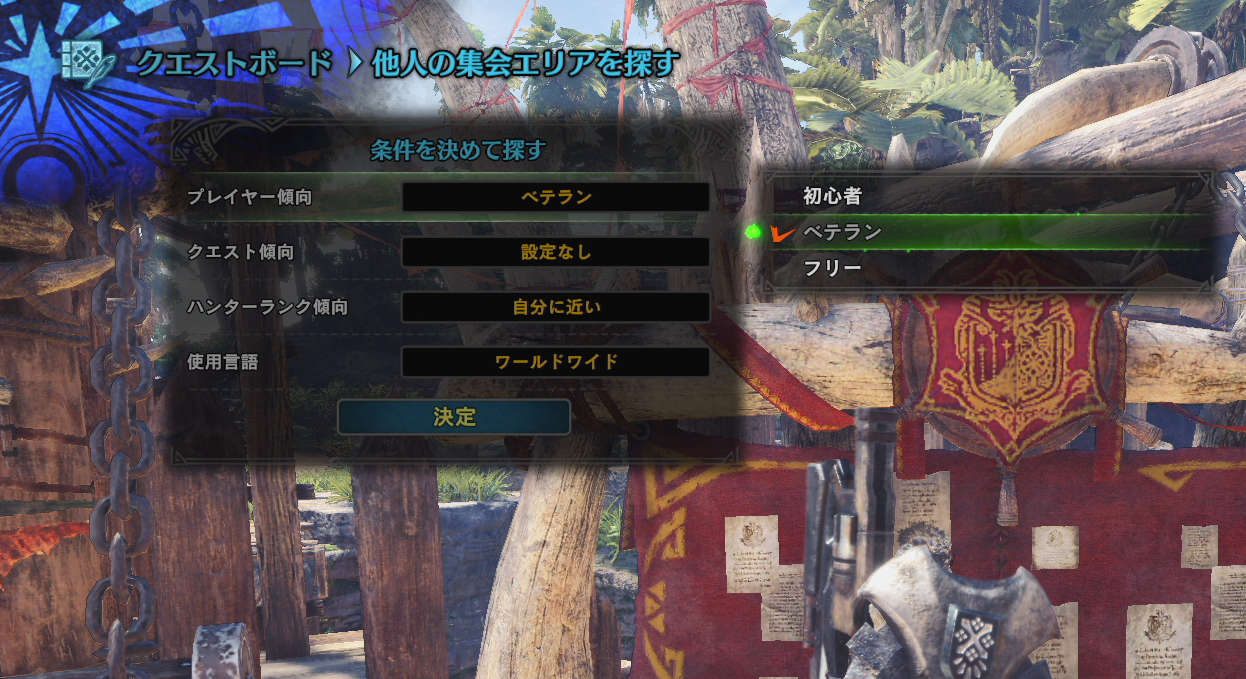Viewport: 1246px width, 679px height.
Task: Open the クエスト傾向 設定なし field
Action: click(x=556, y=252)
